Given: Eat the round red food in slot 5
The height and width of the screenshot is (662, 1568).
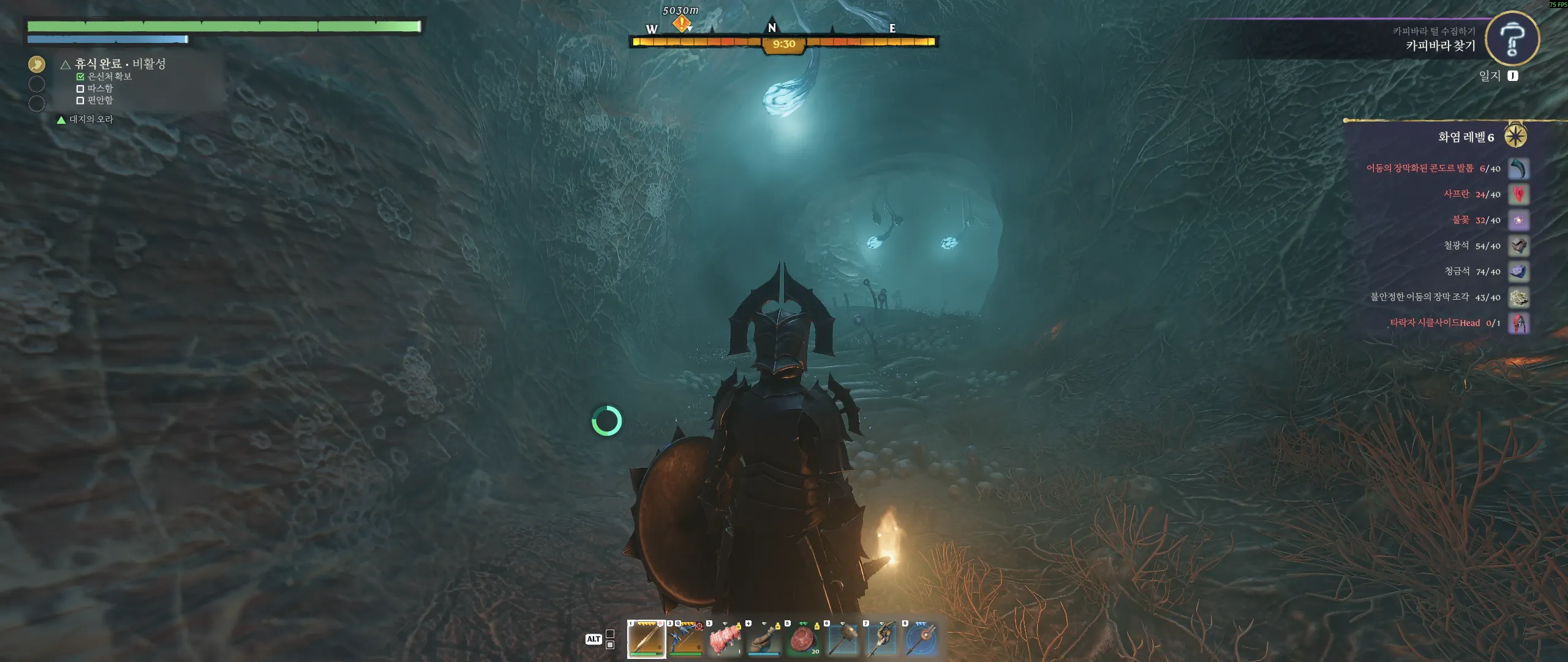Looking at the screenshot, I should coord(804,639).
